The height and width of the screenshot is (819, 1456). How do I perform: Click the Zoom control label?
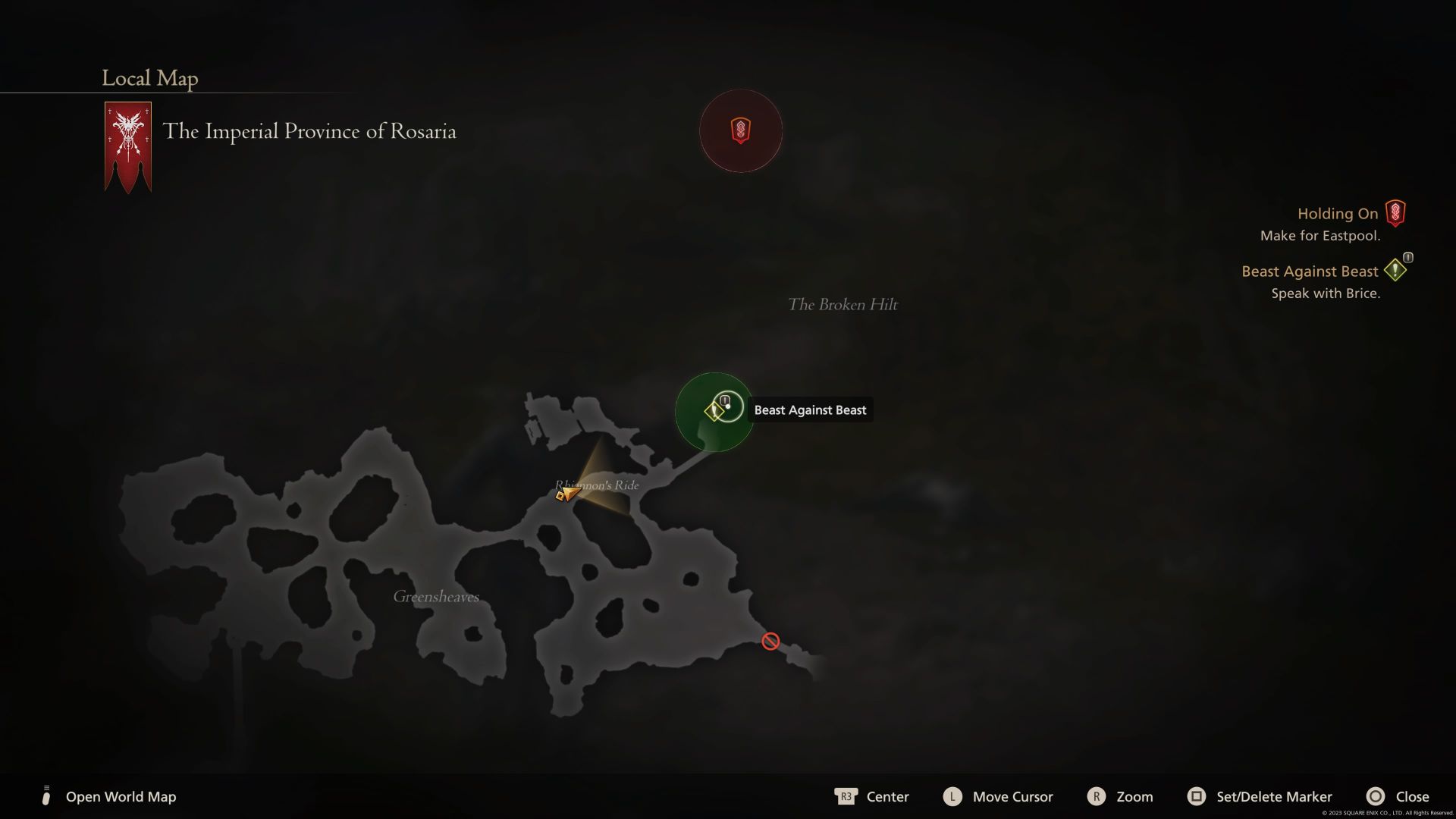[1134, 796]
